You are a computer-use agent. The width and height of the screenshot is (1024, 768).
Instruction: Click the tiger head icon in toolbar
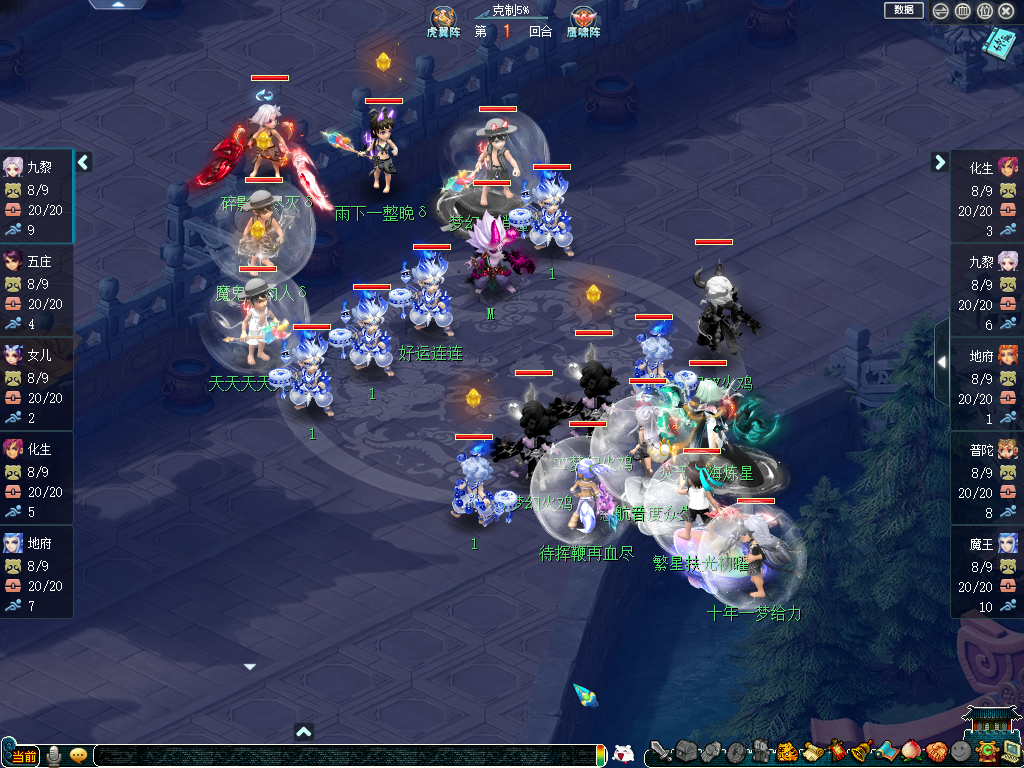pyautogui.click(x=787, y=751)
